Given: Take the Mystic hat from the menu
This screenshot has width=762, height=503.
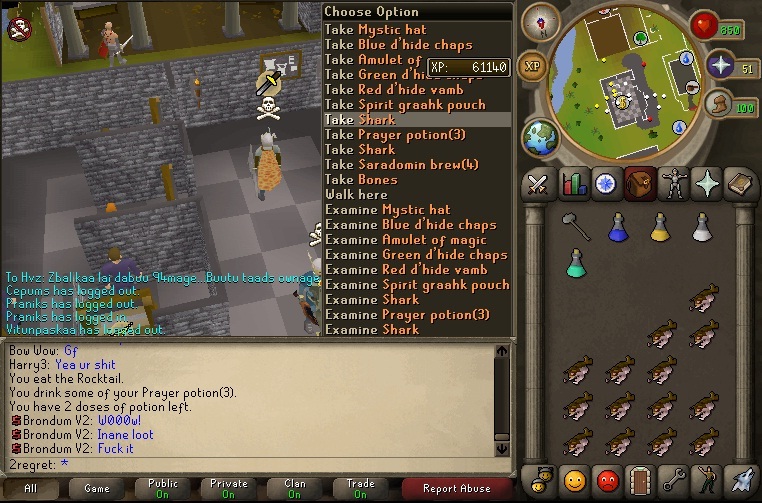Looking at the screenshot, I should click(375, 30).
